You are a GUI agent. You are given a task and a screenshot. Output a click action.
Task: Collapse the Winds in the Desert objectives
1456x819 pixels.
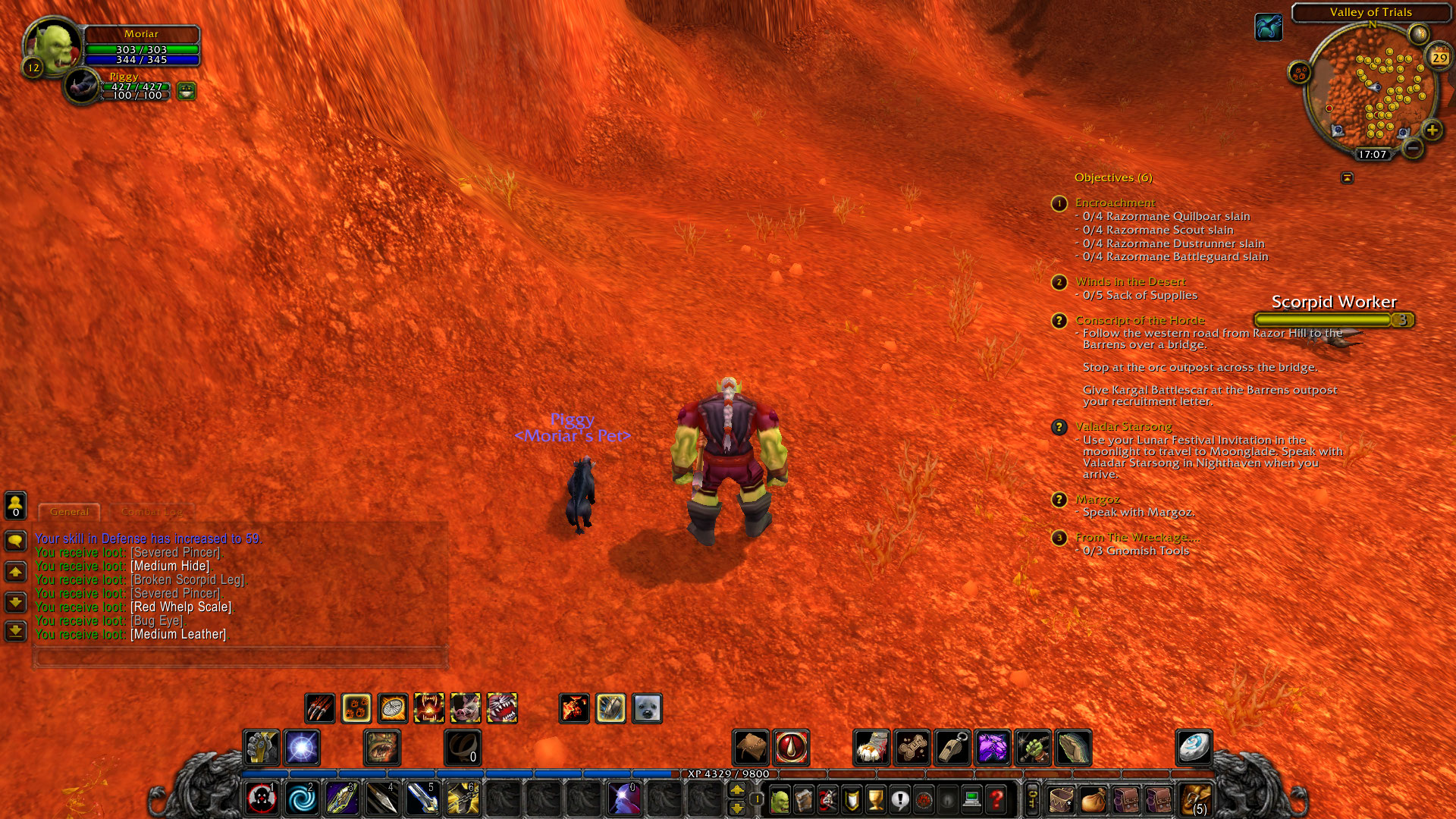pyautogui.click(x=1059, y=282)
